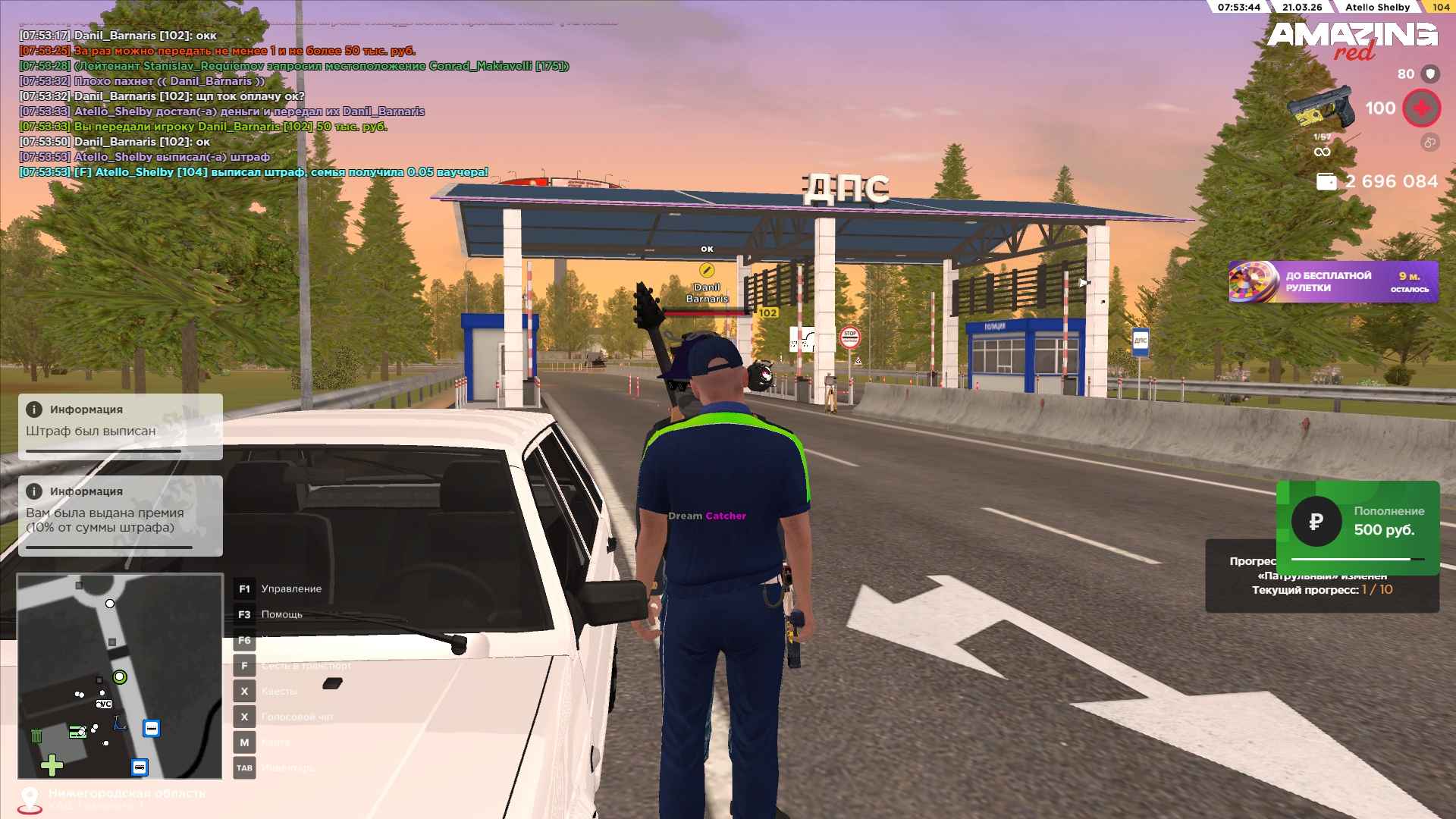Click the green trash bin minimap marker
Viewport: 1456px width, 819px height.
click(36, 735)
